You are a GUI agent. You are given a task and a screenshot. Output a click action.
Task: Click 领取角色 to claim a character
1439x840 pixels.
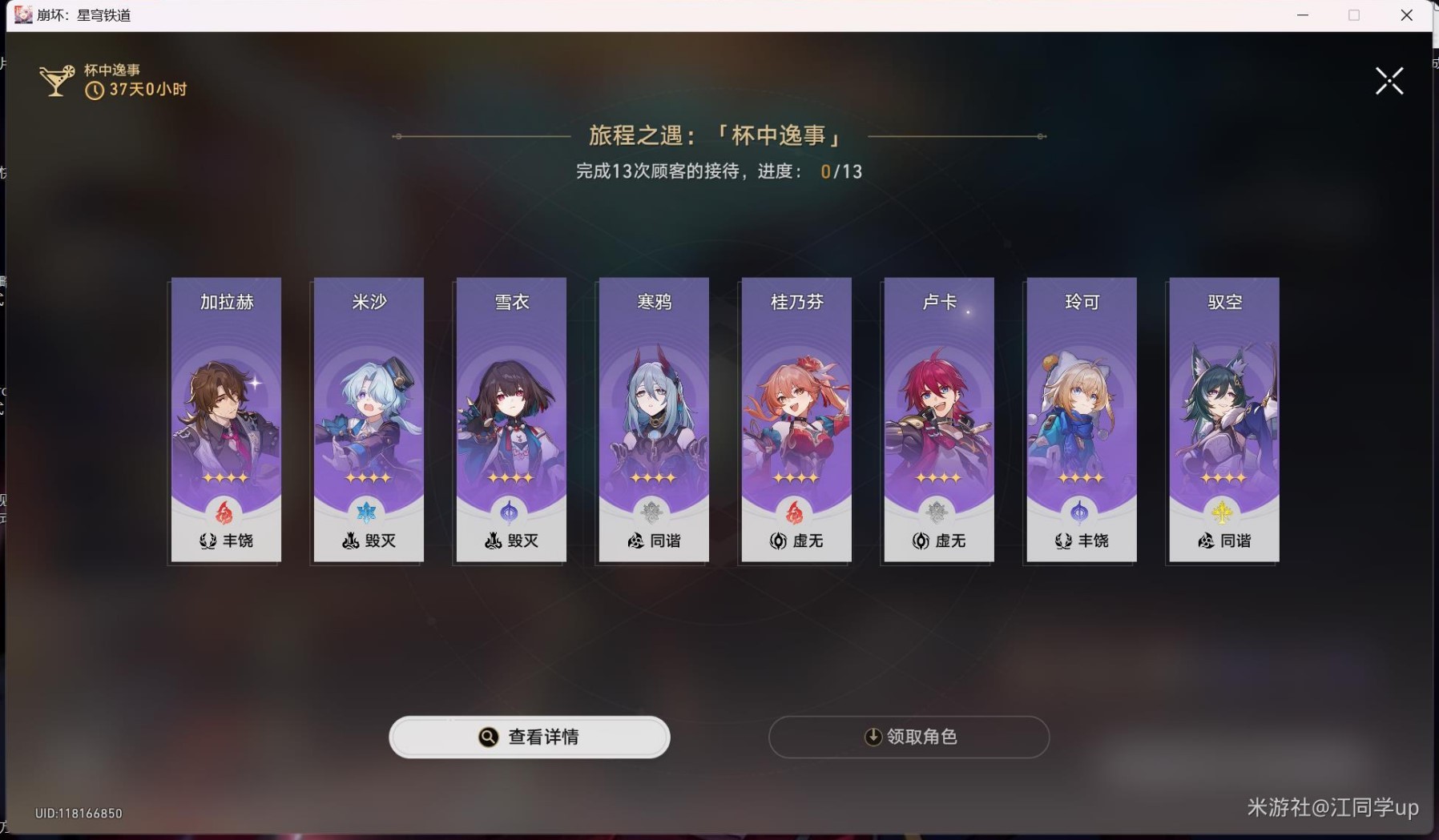coord(909,738)
